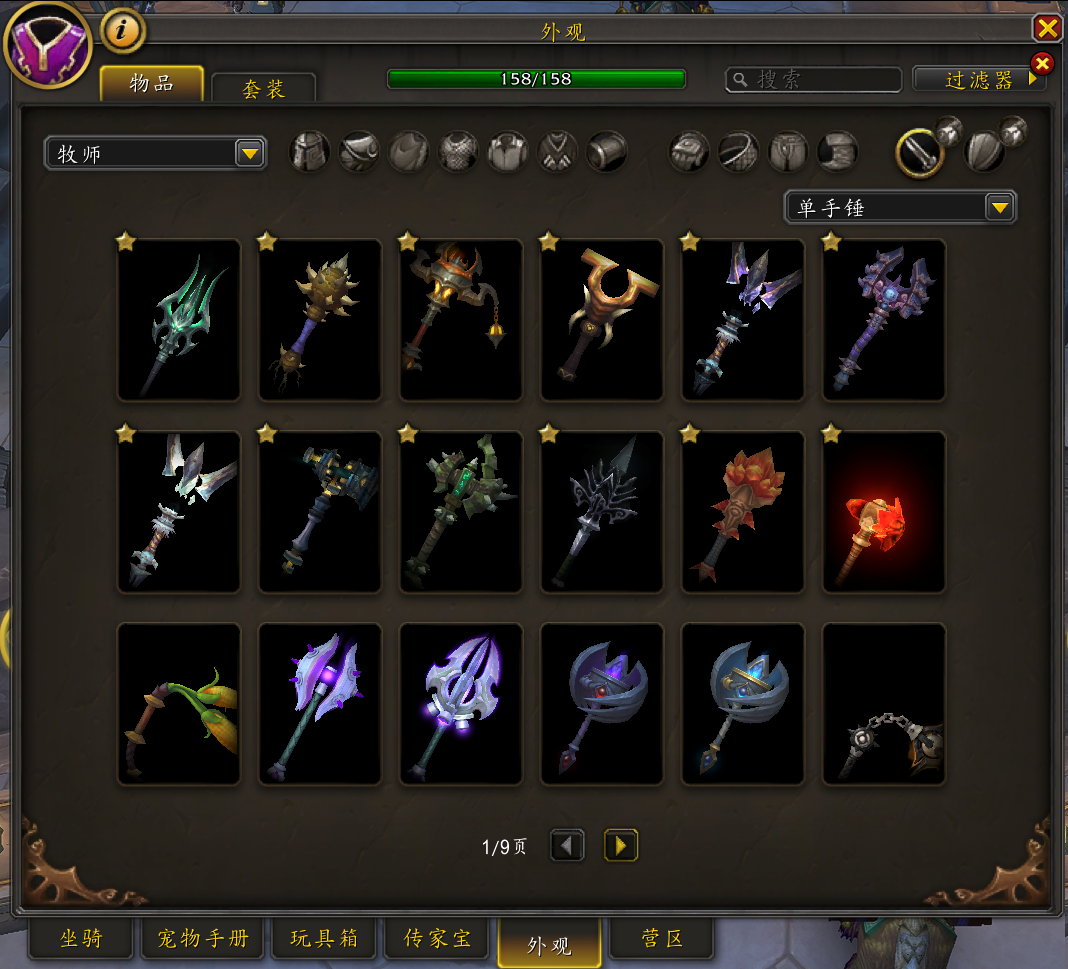Pick the yellow flower mace appearance
Screen dimensions: 1068x969
pyautogui.click(x=179, y=704)
